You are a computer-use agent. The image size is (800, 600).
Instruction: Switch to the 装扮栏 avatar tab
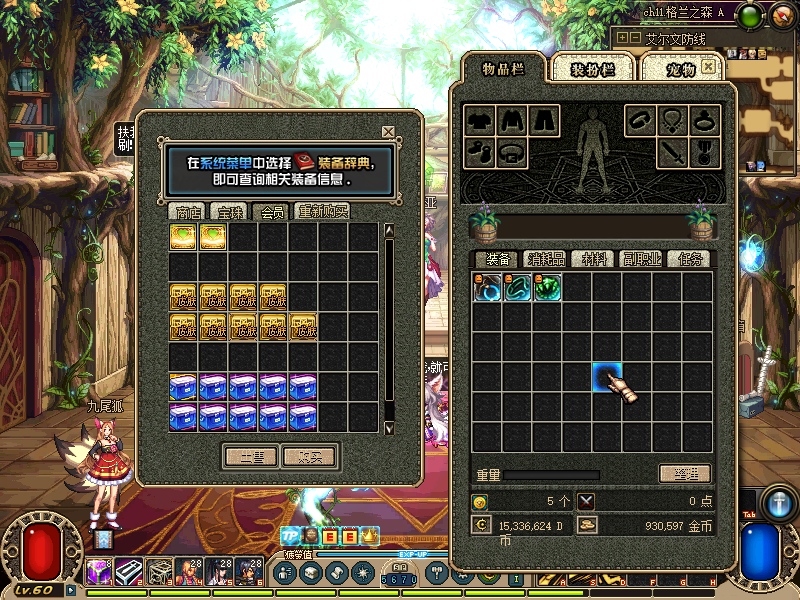tap(593, 69)
